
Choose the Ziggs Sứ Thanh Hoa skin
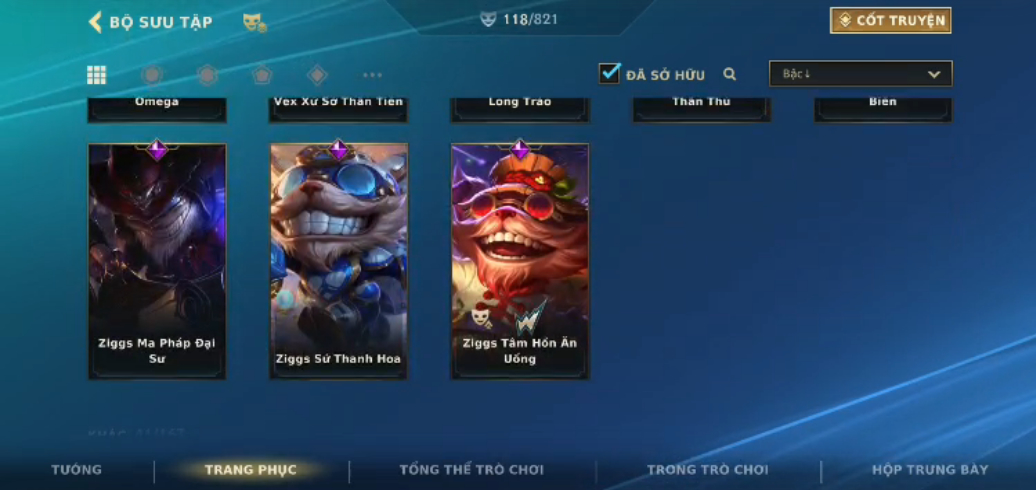click(x=339, y=260)
